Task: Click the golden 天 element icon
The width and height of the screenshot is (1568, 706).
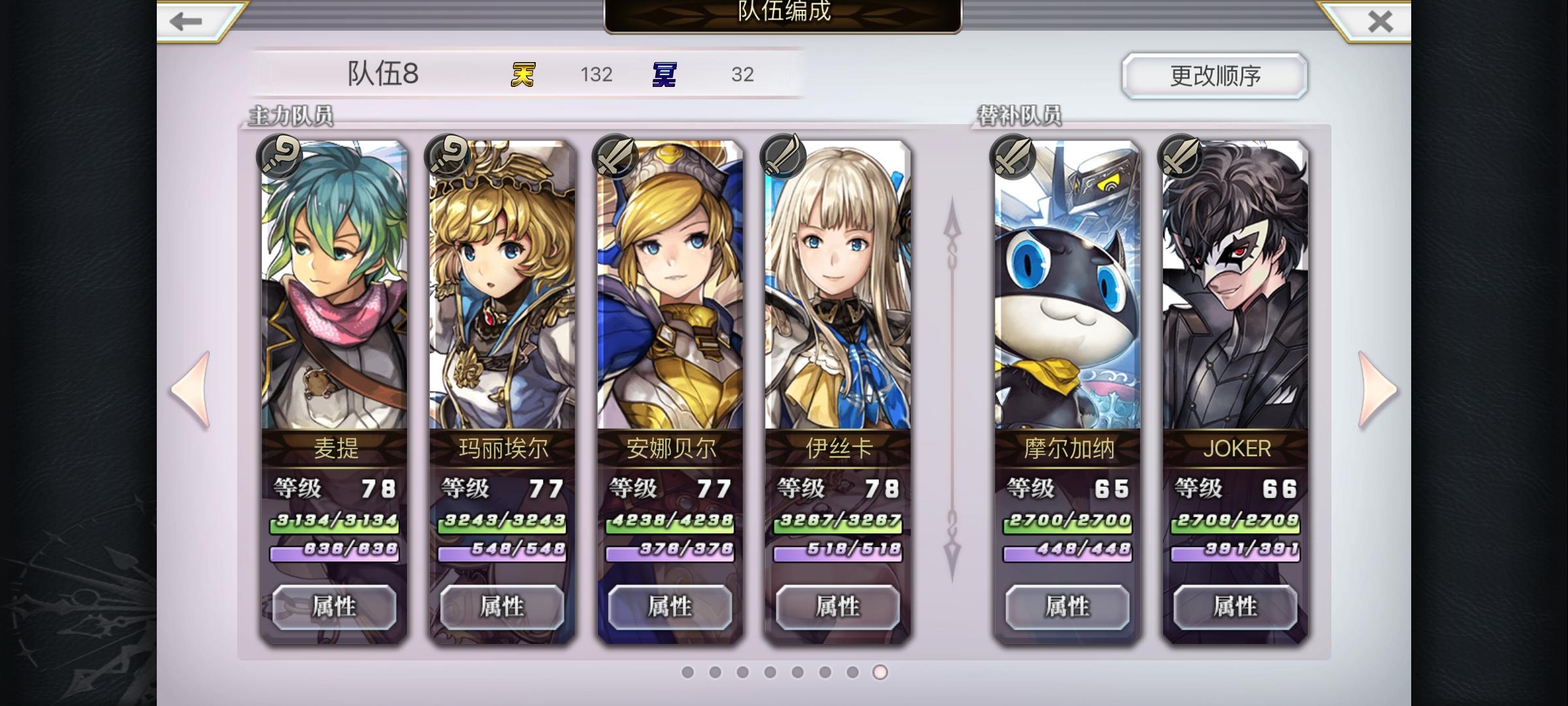Action: pyautogui.click(x=523, y=74)
